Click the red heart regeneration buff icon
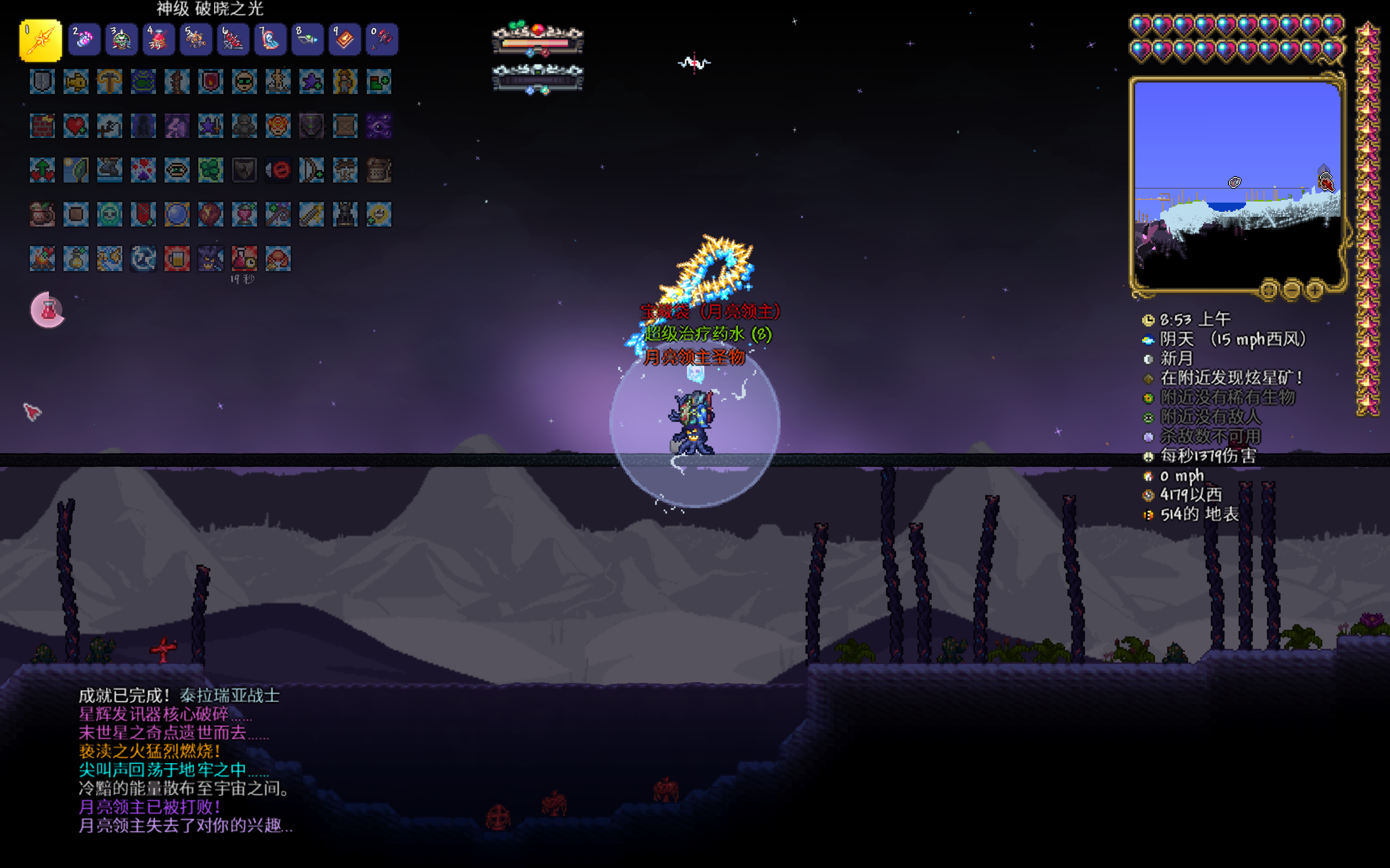 click(x=76, y=125)
